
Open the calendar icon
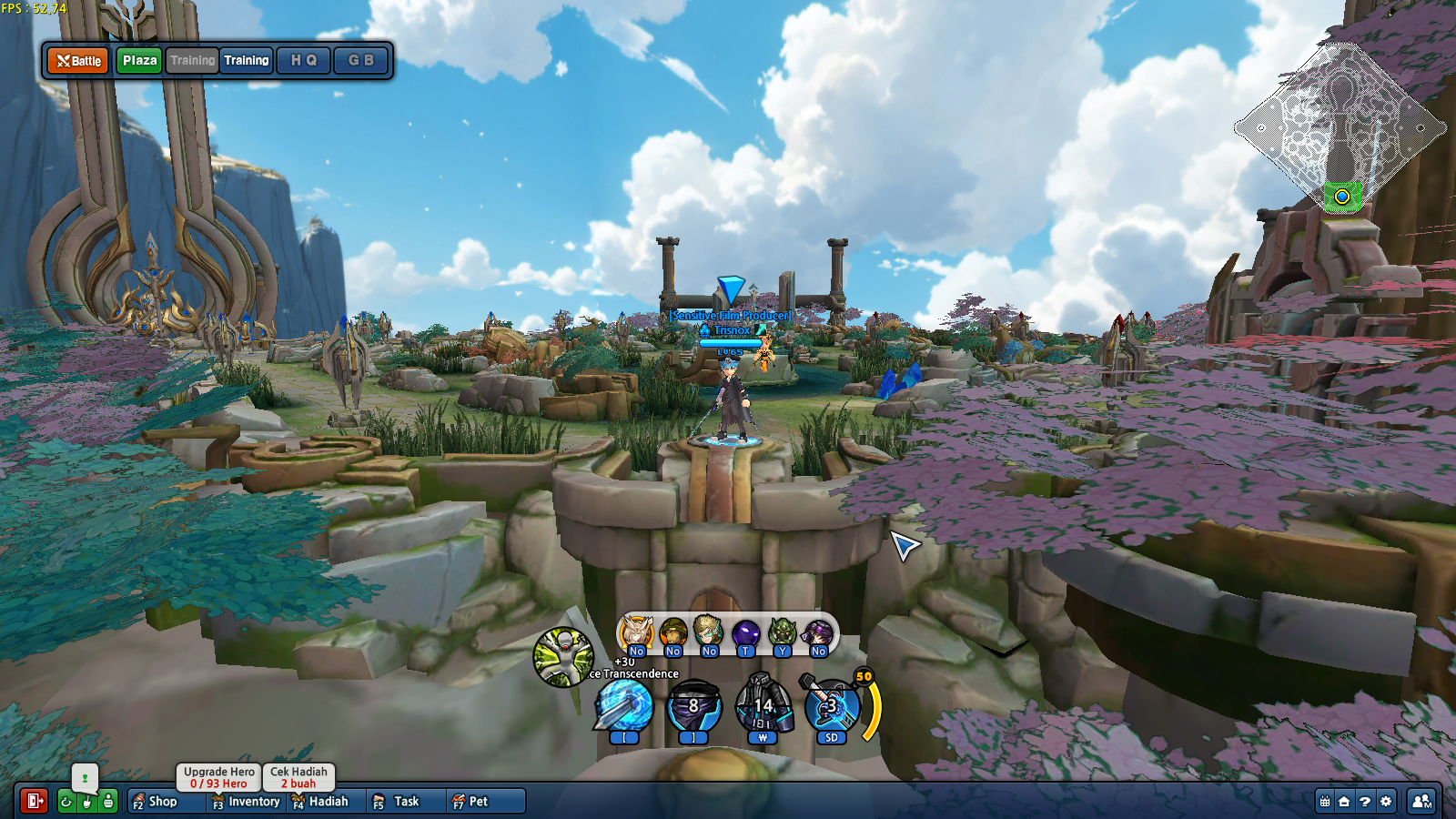[1325, 802]
